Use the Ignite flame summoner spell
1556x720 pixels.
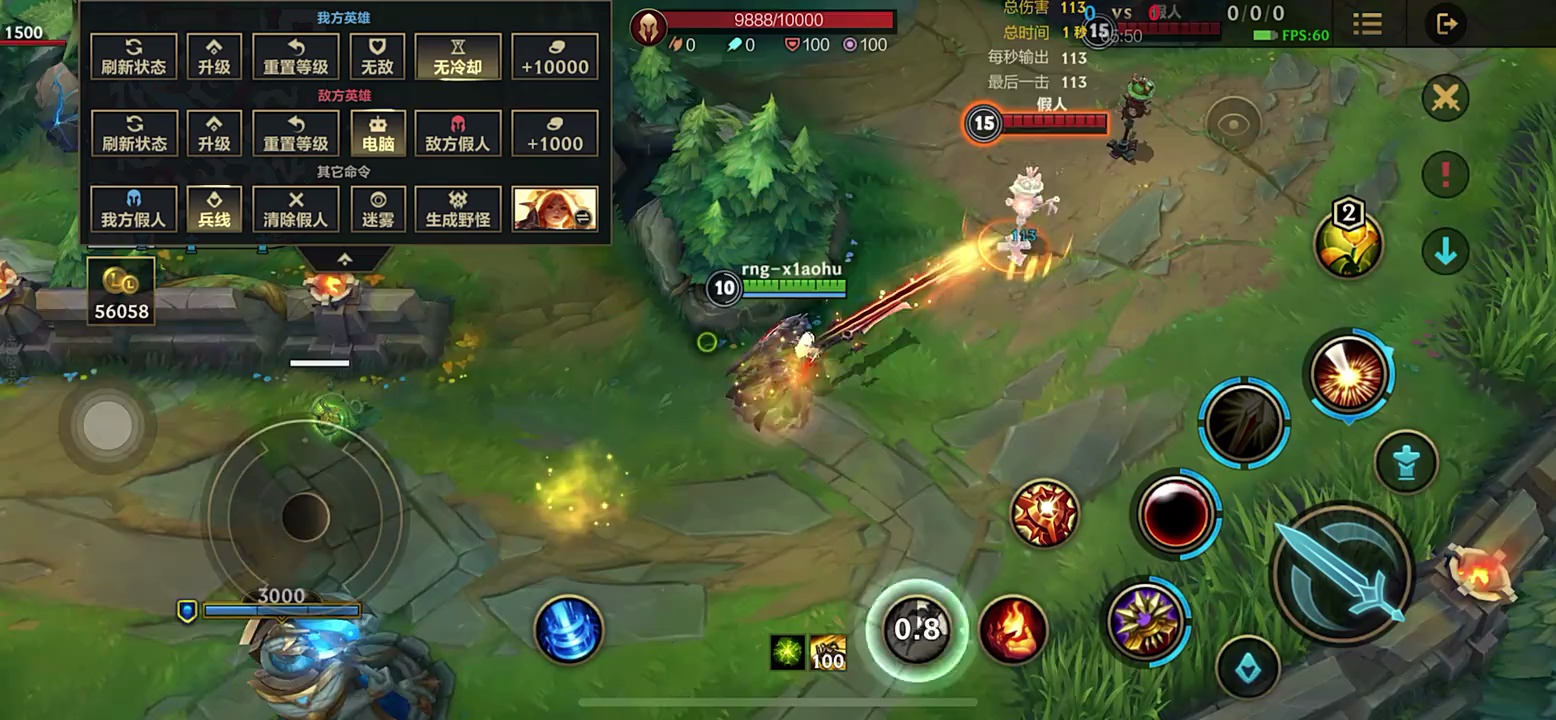coord(1012,629)
